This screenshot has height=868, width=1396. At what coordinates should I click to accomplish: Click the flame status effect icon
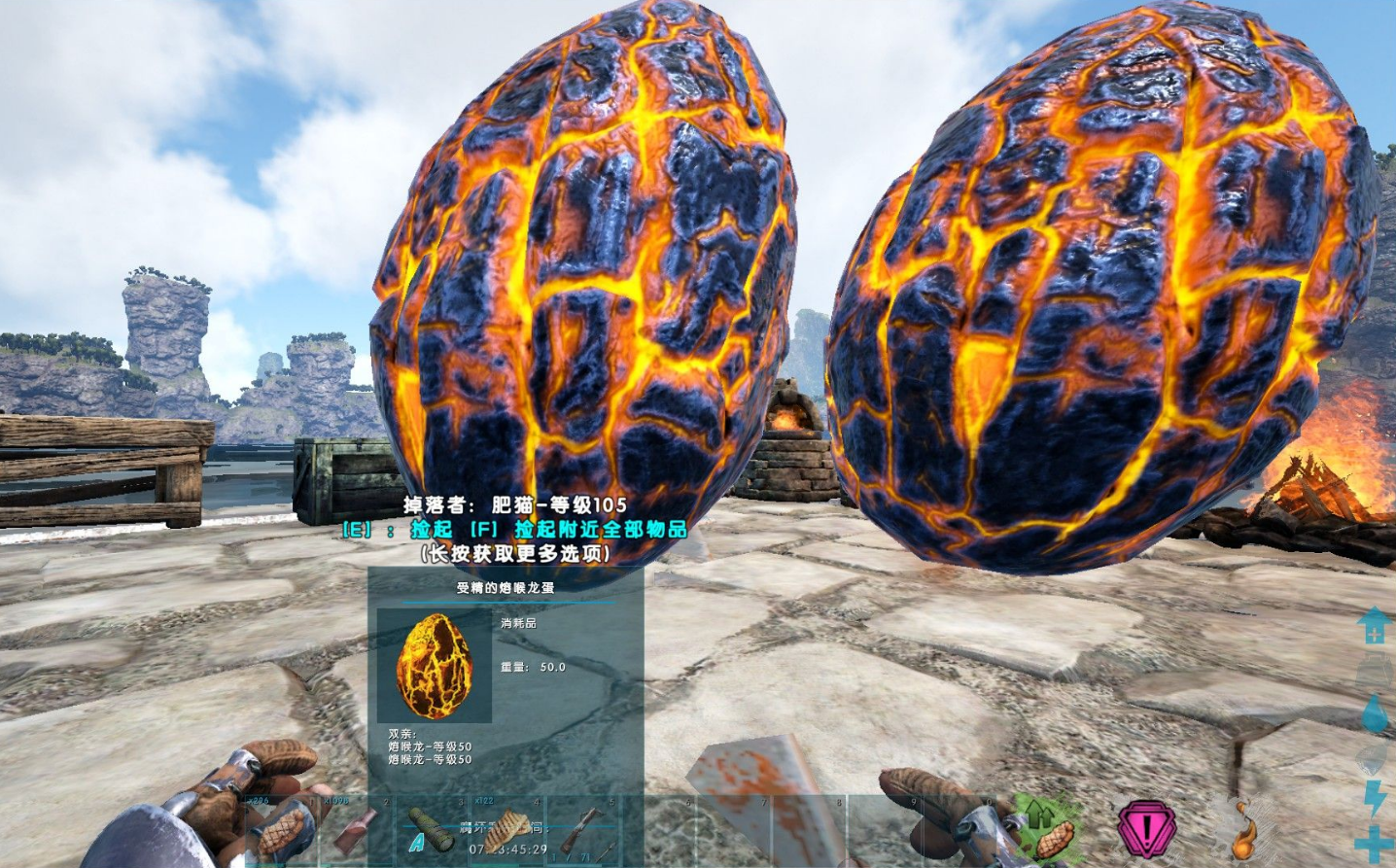point(1243,829)
